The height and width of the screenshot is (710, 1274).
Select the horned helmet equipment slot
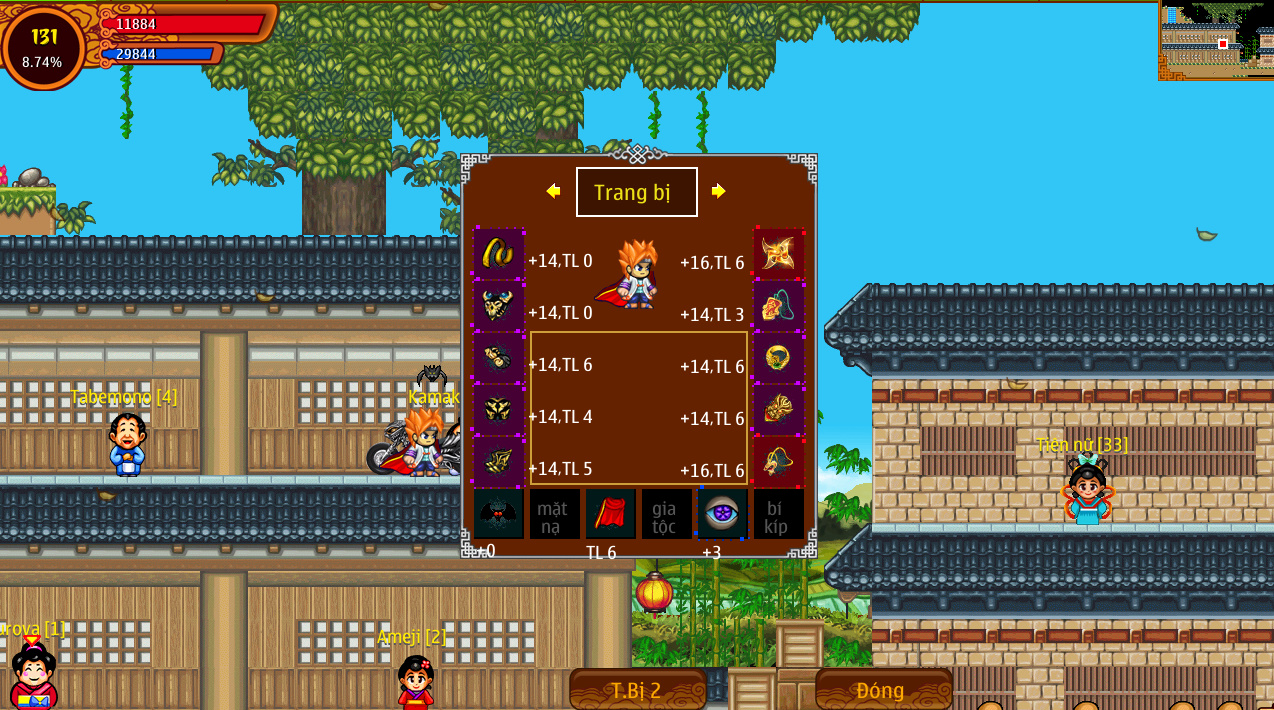498,306
